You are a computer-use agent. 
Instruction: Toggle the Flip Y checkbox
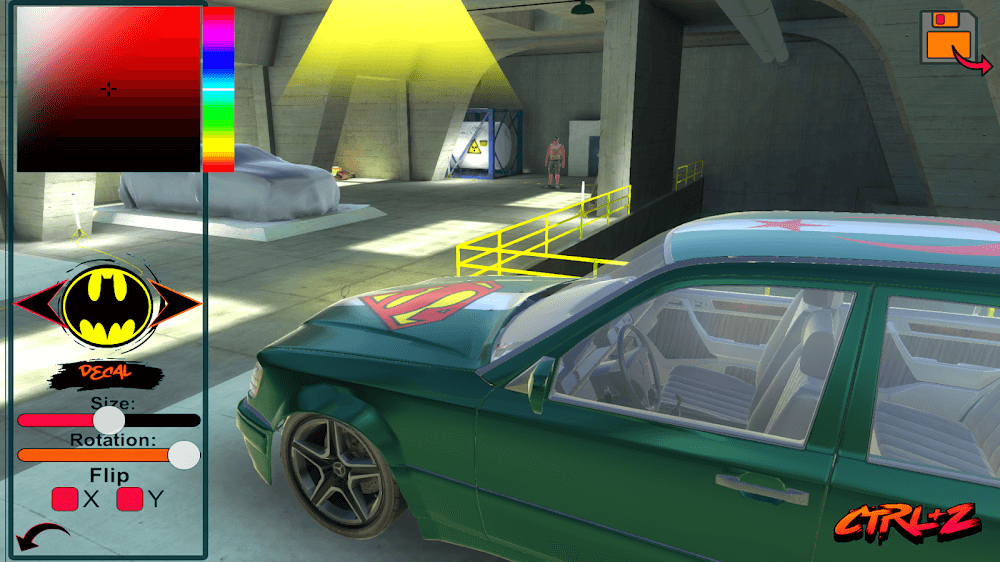tap(129, 498)
